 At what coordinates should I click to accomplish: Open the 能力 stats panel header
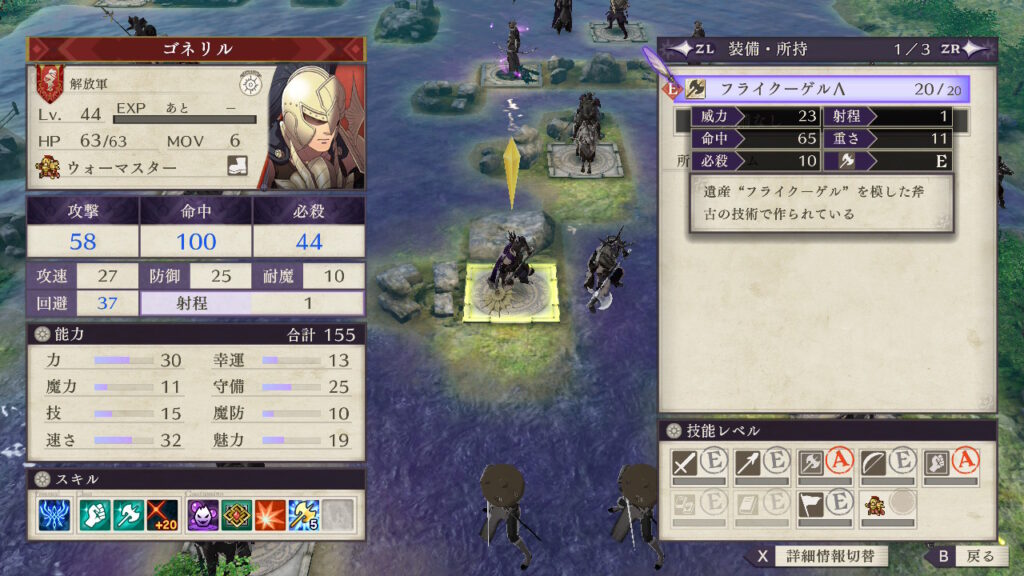(x=195, y=334)
